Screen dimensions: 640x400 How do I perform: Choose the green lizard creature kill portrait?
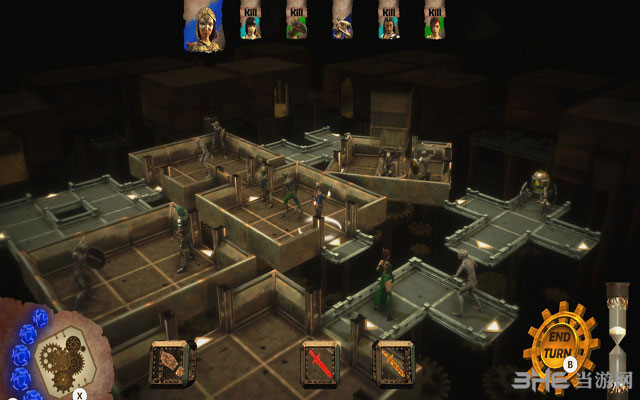(x=296, y=23)
